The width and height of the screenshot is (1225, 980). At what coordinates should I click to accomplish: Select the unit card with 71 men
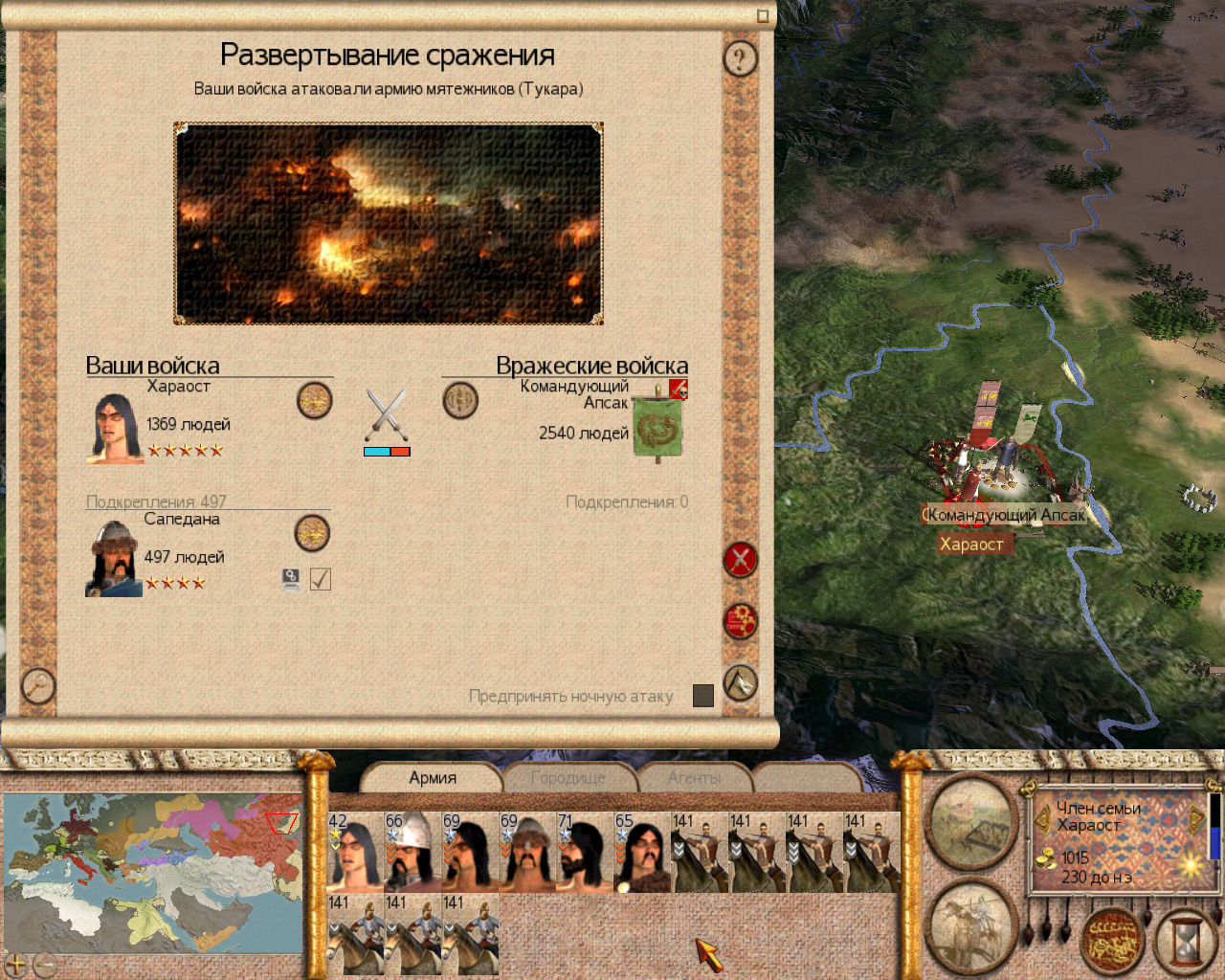tap(585, 852)
